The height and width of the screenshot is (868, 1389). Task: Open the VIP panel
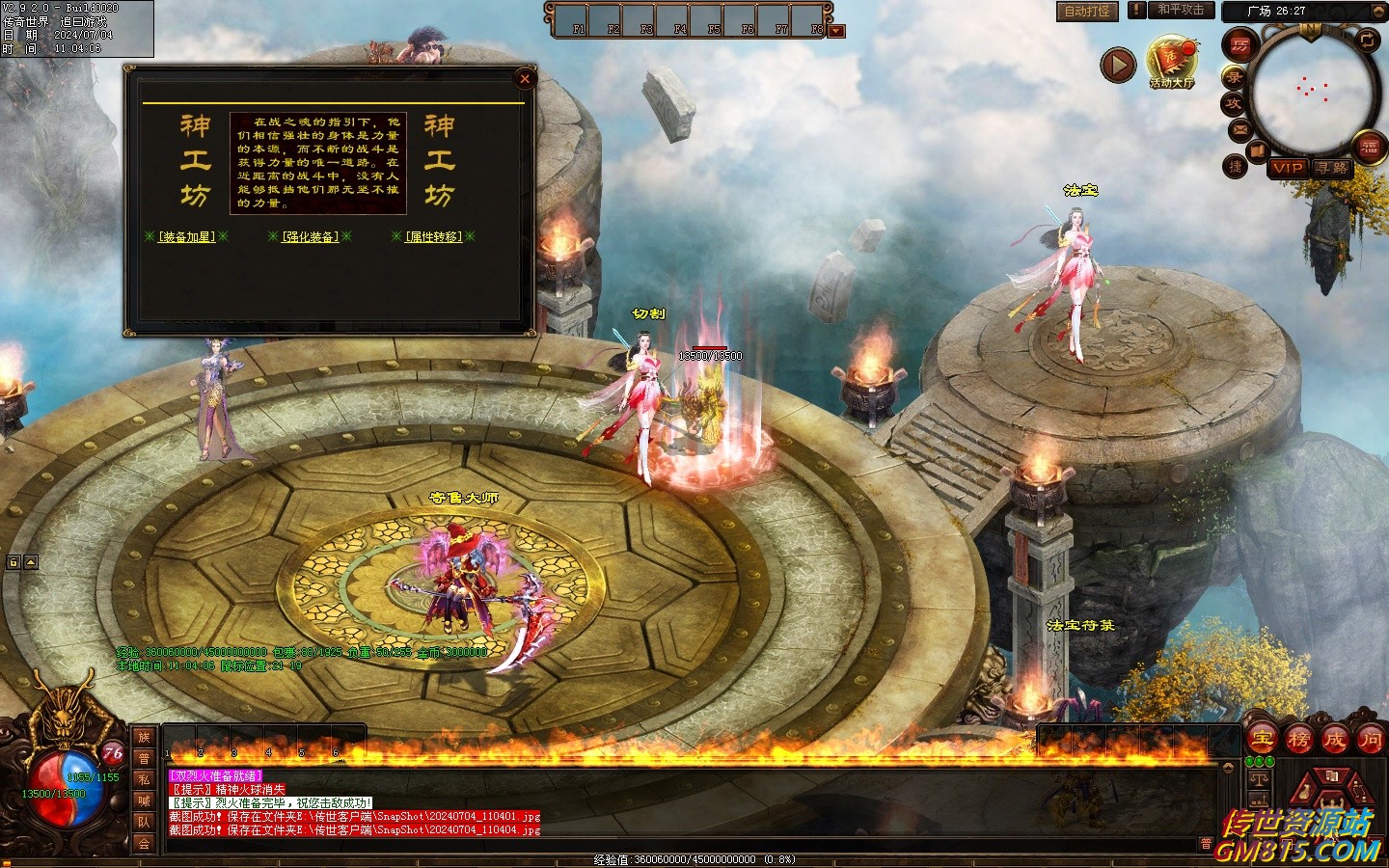point(1287,168)
